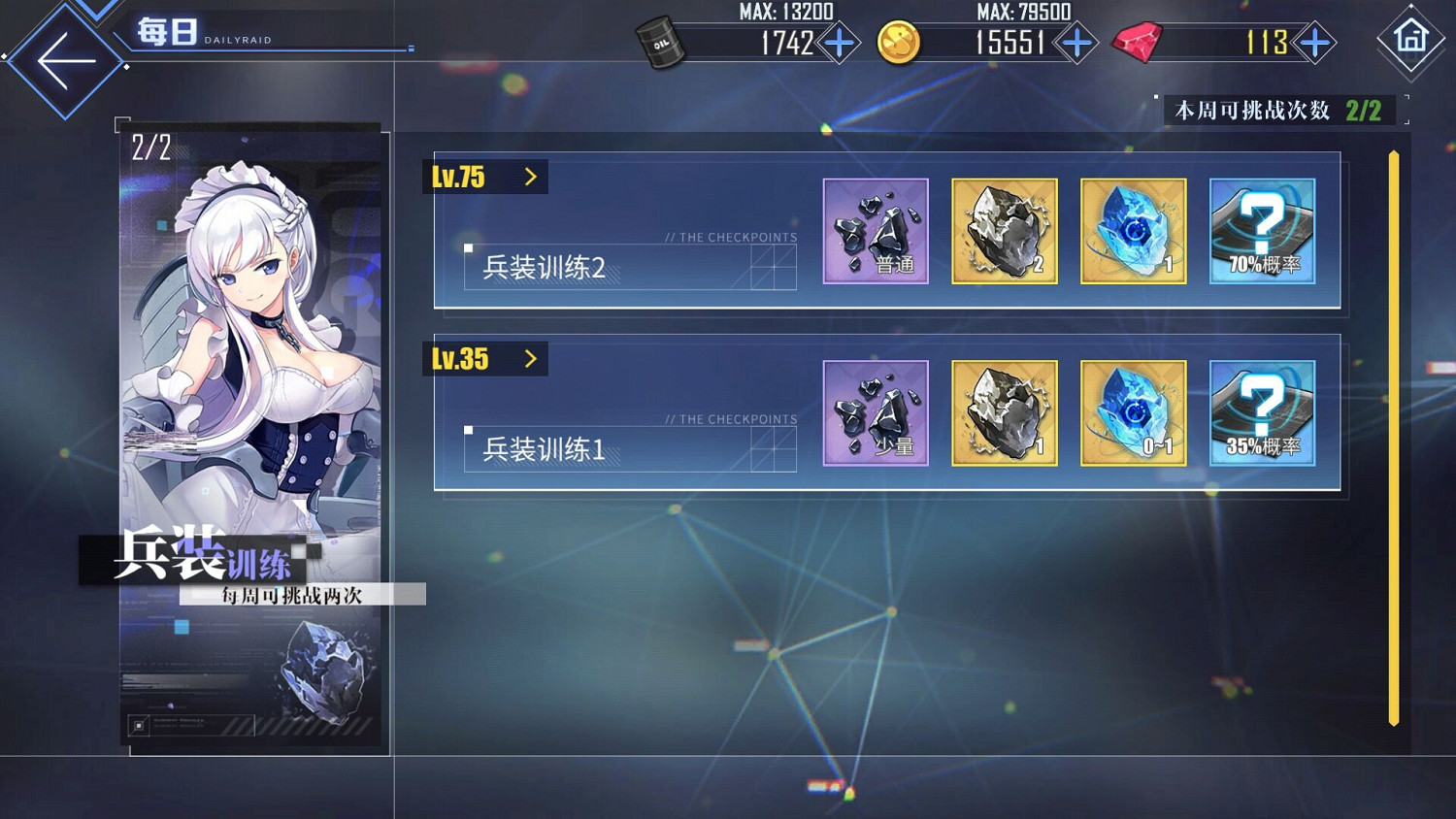The height and width of the screenshot is (819, 1456).
Task: Open the oil barrel resource panel
Action: (x=661, y=43)
